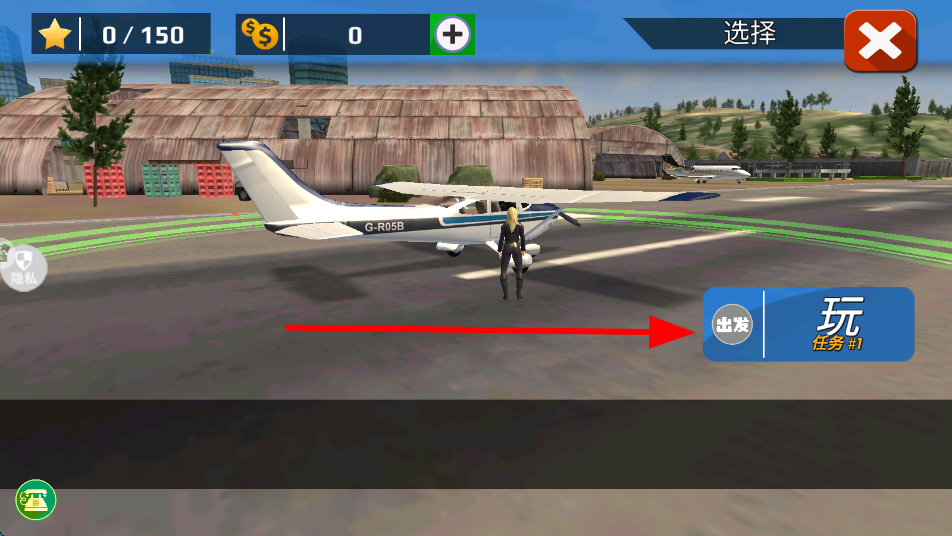Tap the green telephone icon
The height and width of the screenshot is (536, 952).
coord(36,500)
